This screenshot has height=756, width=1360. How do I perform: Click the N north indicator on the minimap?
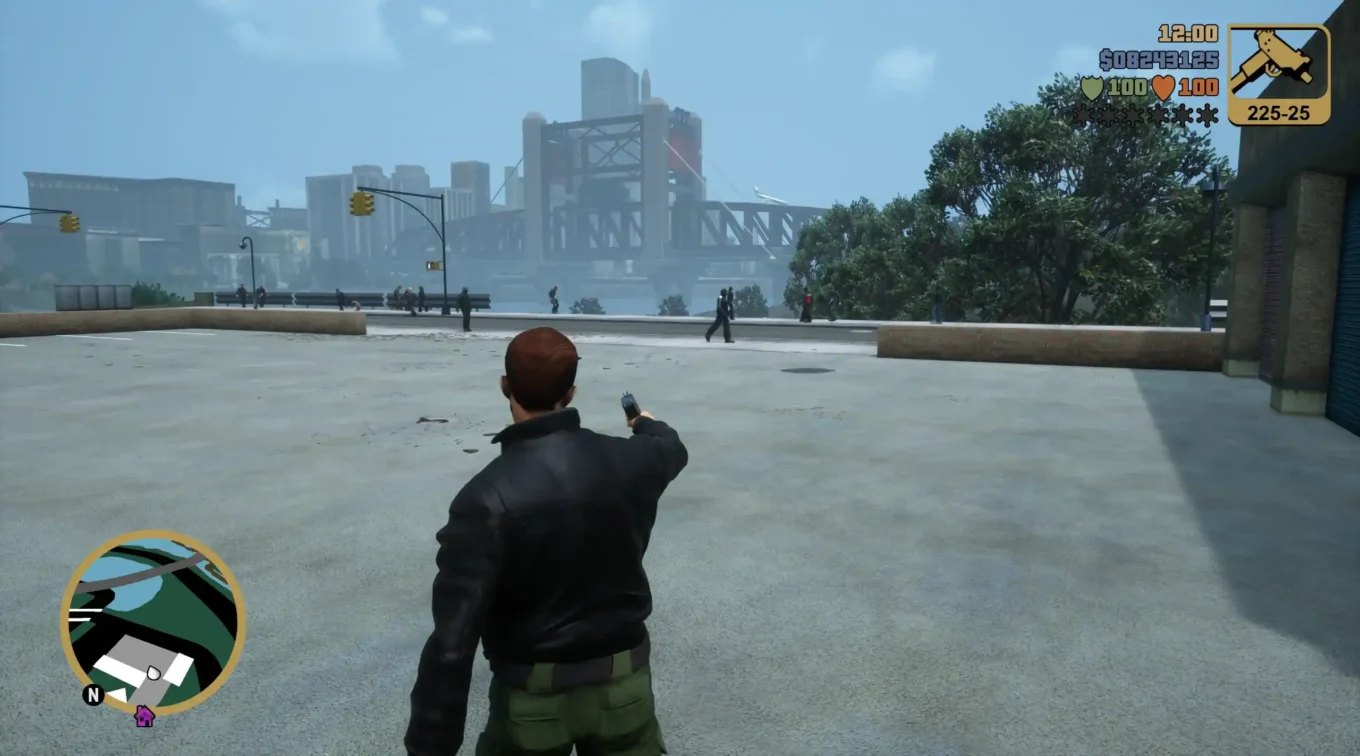(x=93, y=693)
